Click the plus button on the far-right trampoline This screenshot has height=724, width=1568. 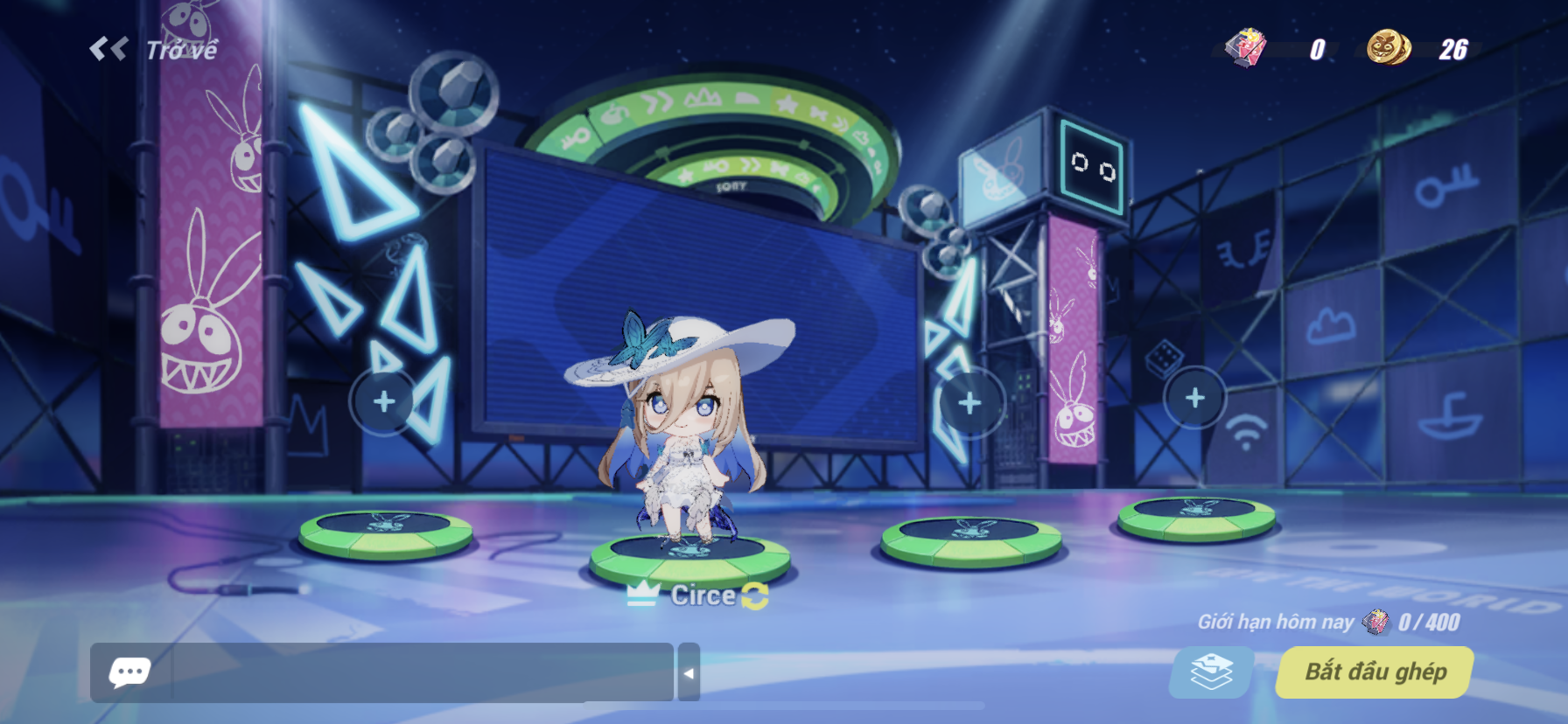point(1193,398)
